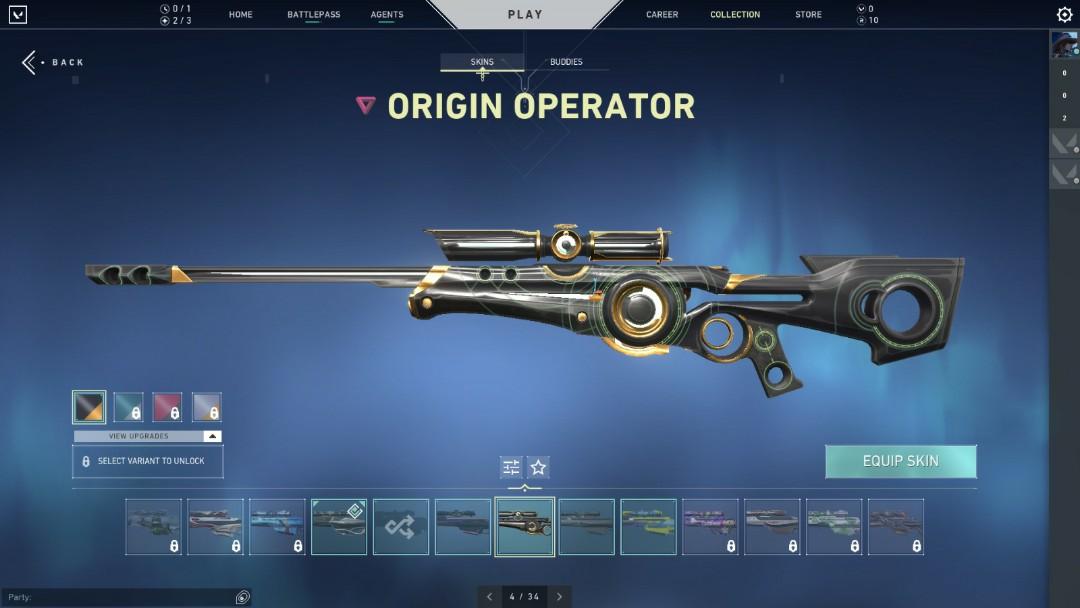The image size is (1080, 608).
Task: Go back to the previous screen
Action: (54, 62)
